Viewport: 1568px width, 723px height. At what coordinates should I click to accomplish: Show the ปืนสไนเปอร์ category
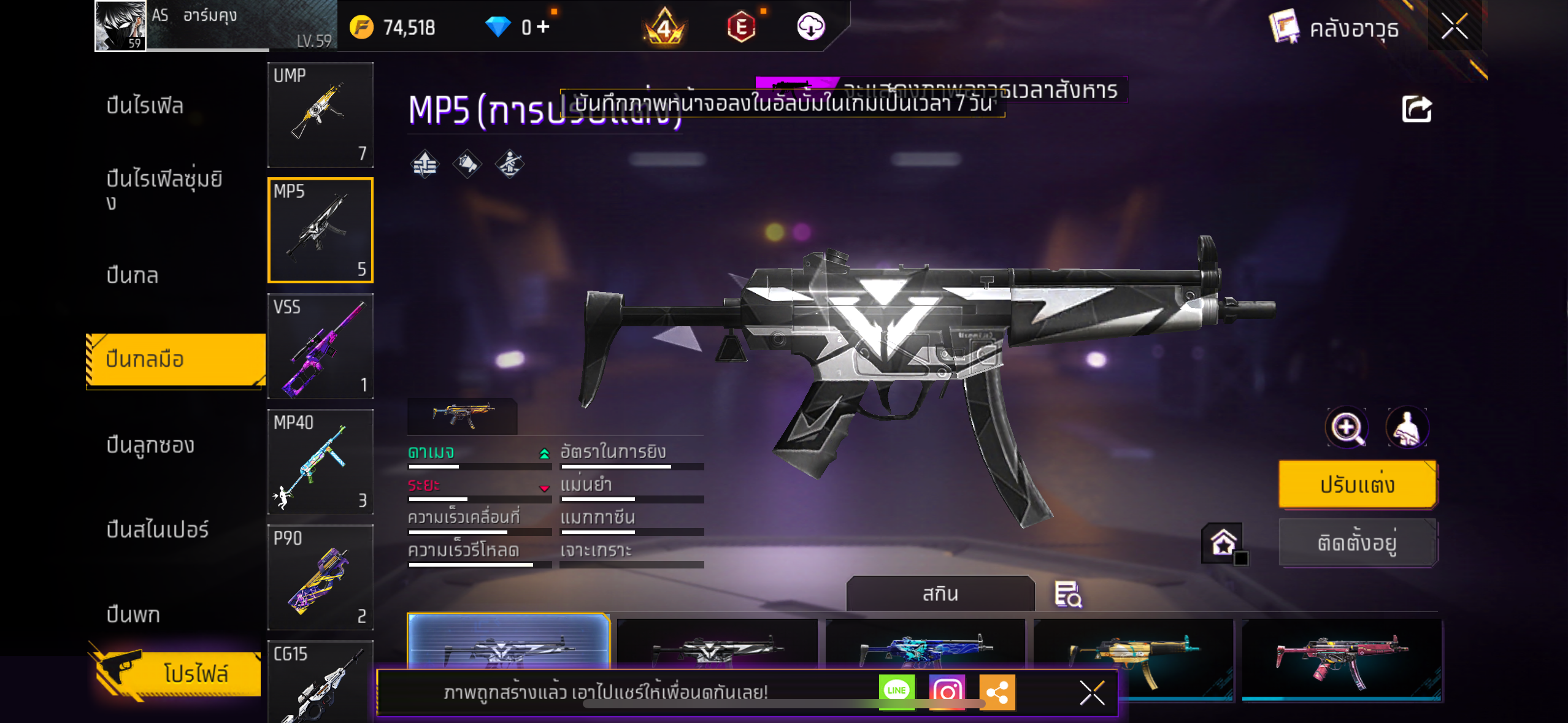[158, 529]
